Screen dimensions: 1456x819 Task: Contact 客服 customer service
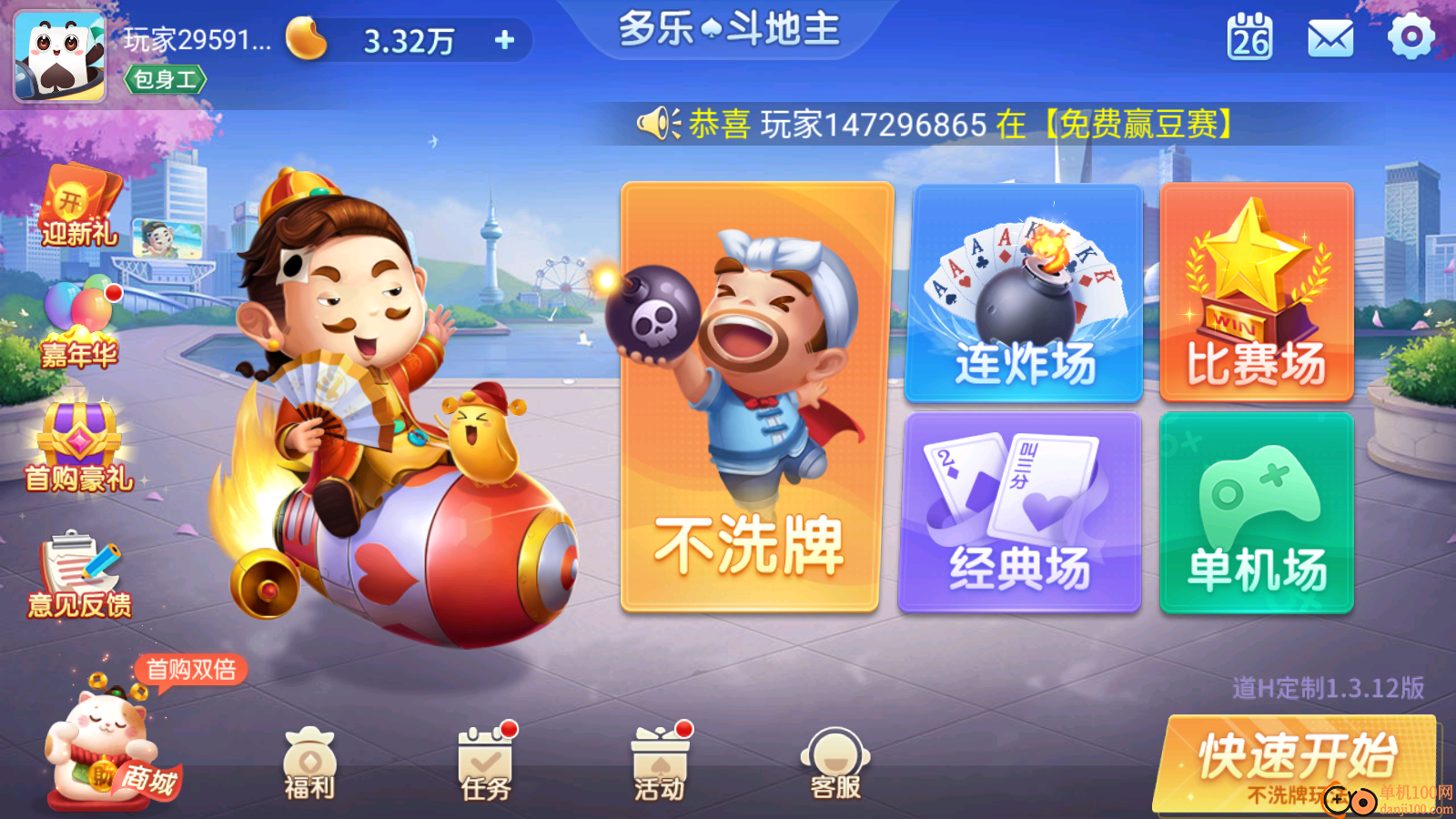(834, 764)
